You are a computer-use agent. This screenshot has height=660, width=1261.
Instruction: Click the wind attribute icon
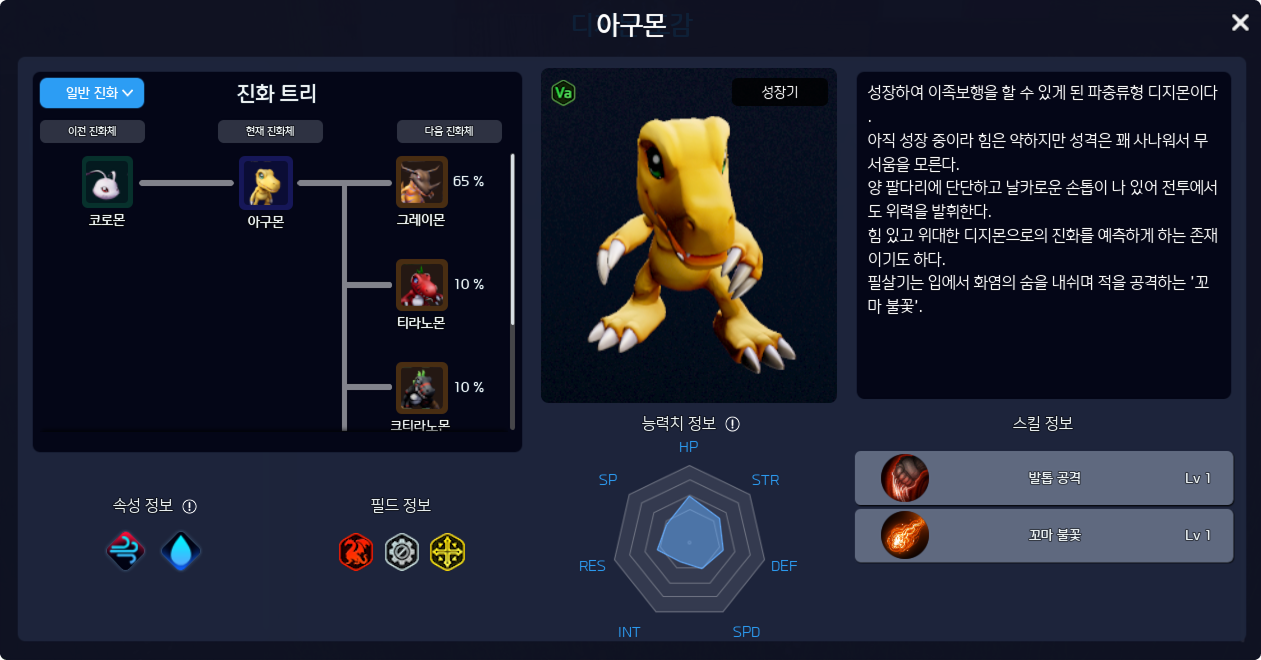pos(126,551)
